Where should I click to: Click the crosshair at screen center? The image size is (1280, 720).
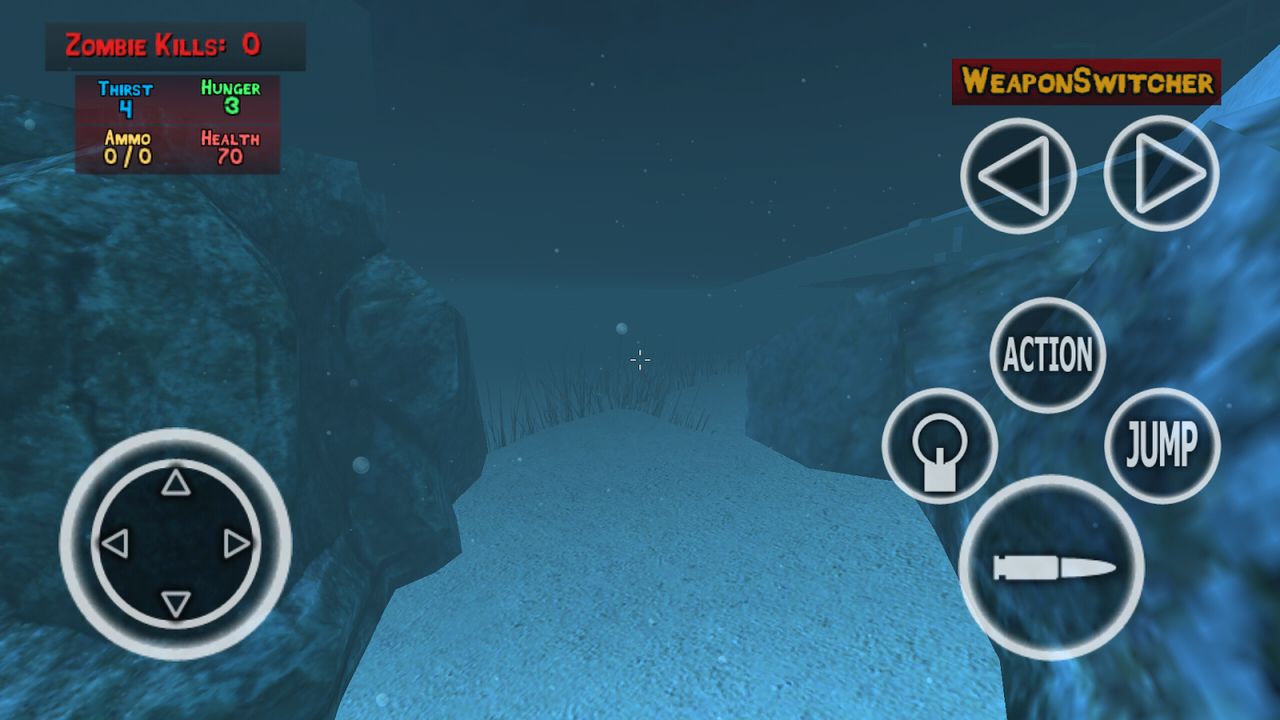(640, 360)
